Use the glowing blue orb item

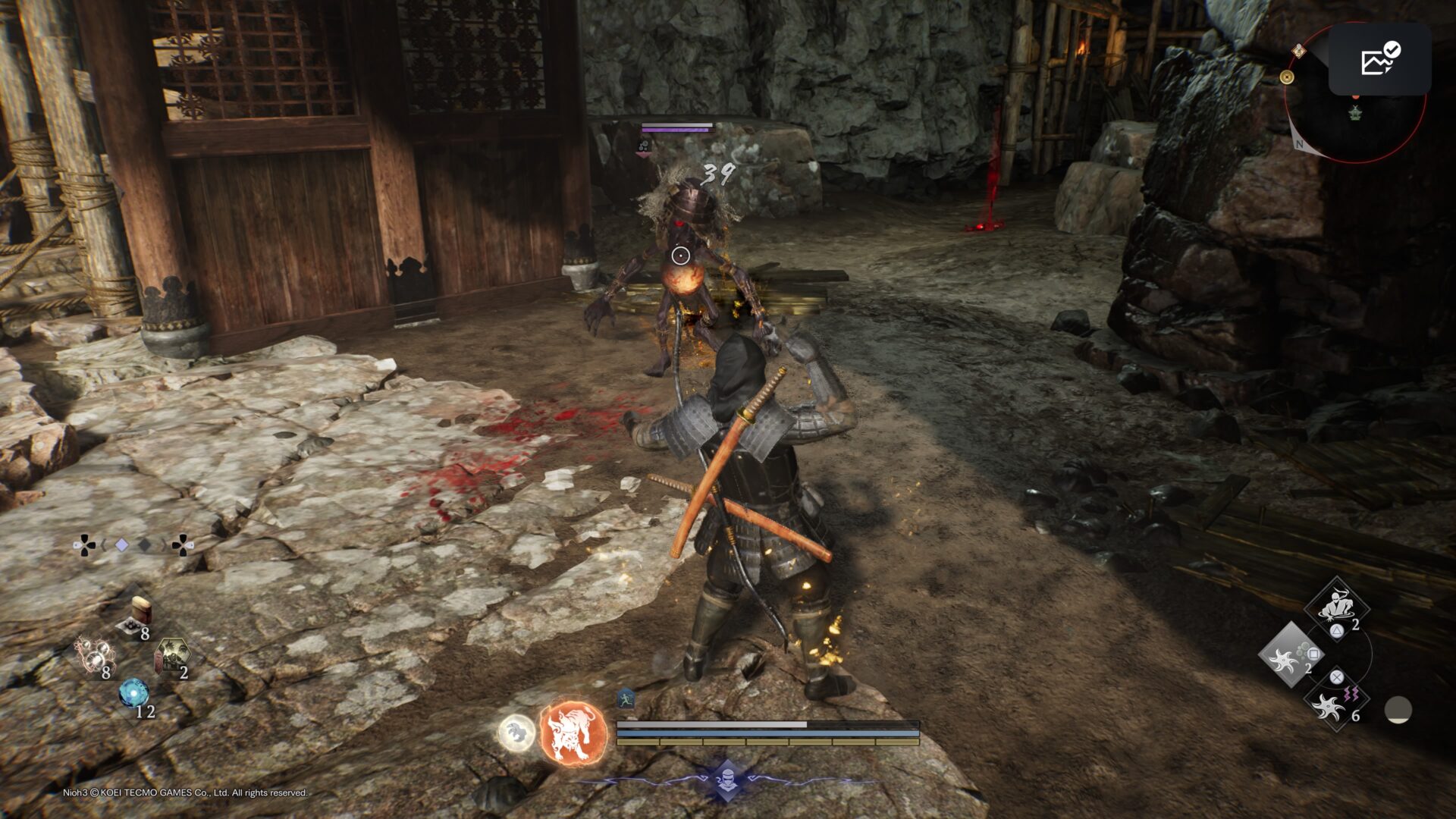[x=133, y=693]
